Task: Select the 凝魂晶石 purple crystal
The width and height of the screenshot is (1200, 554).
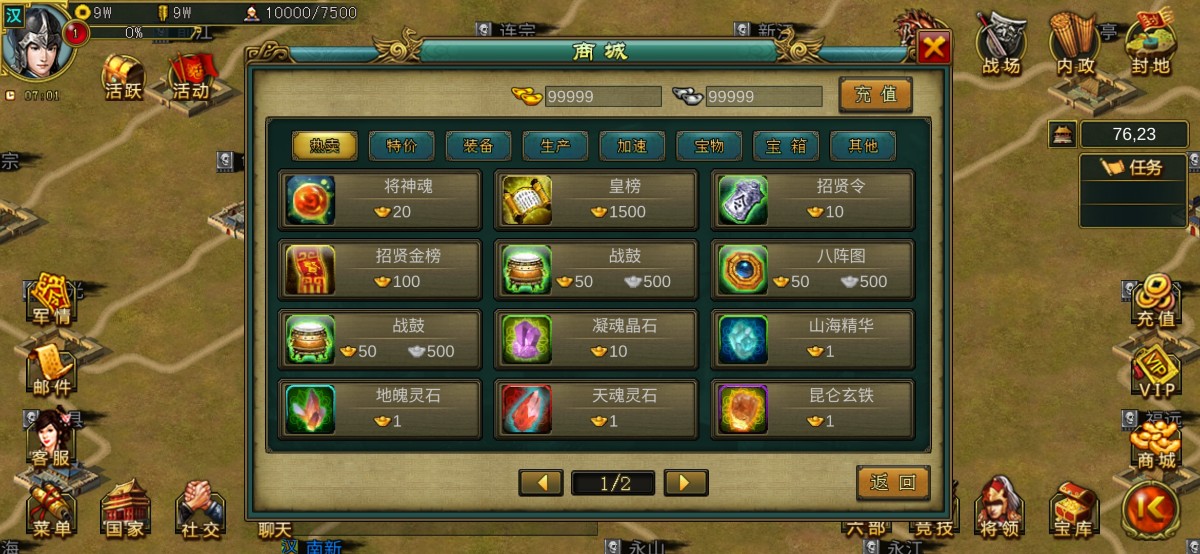Action: point(597,339)
